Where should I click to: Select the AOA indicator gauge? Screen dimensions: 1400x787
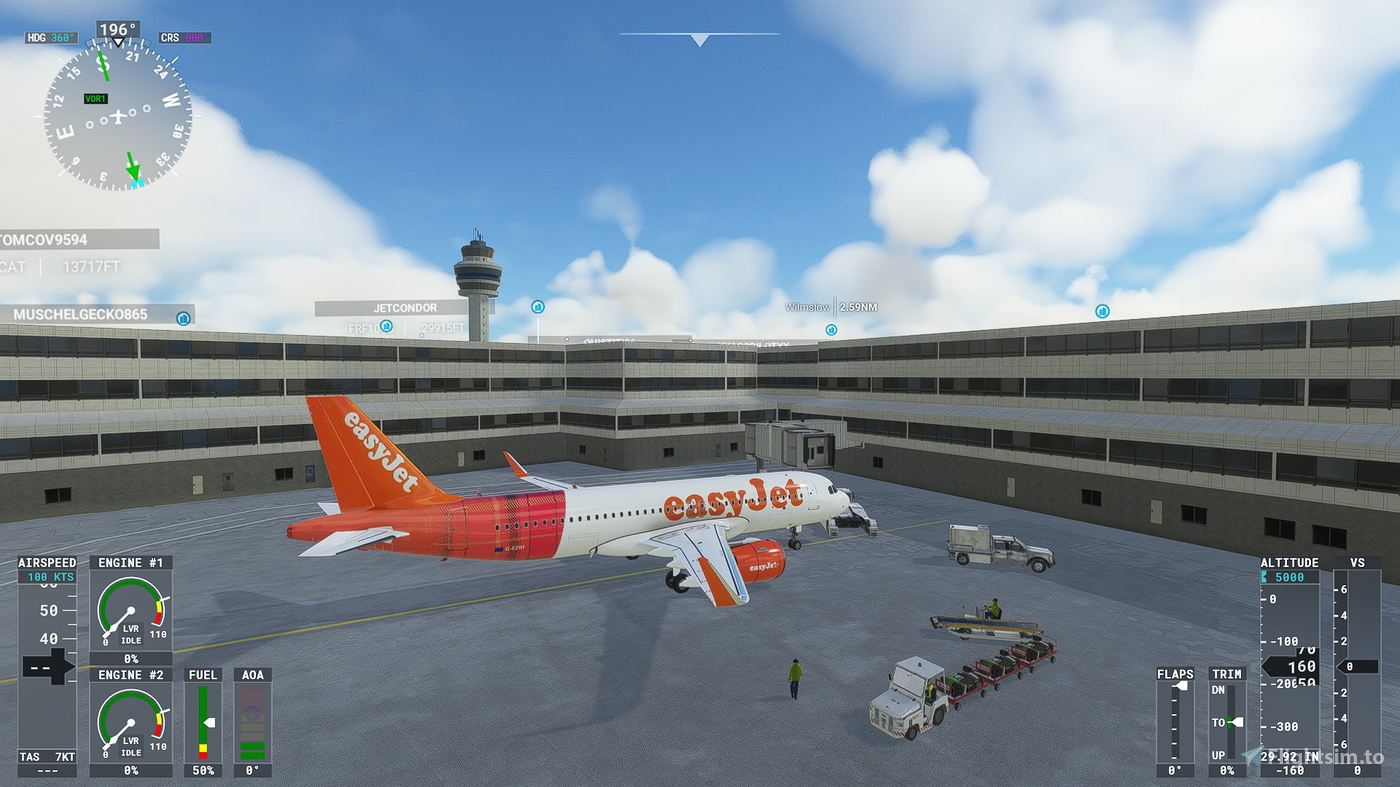tap(253, 722)
